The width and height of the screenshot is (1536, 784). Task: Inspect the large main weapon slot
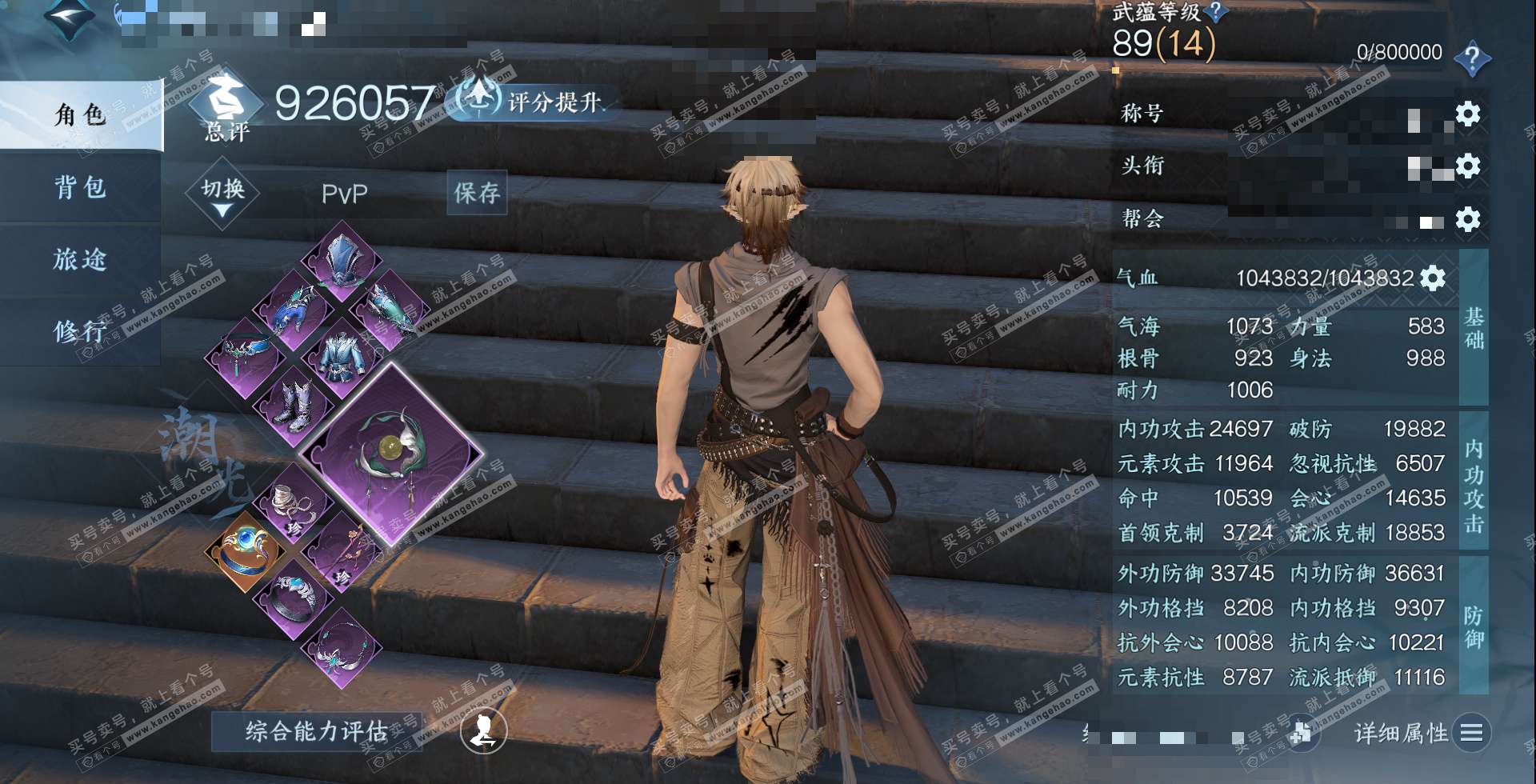(x=390, y=454)
